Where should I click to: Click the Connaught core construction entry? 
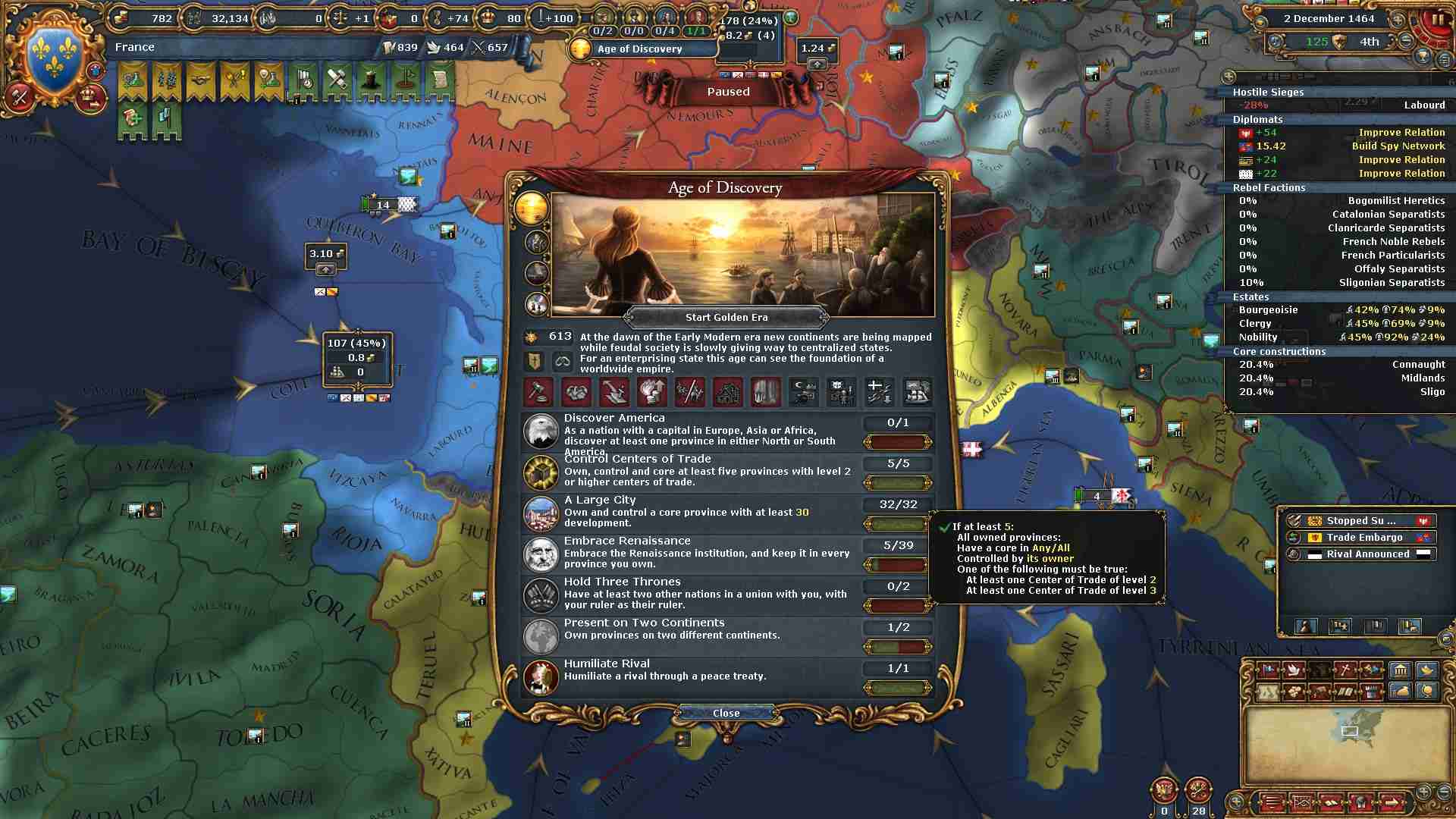pos(1340,365)
